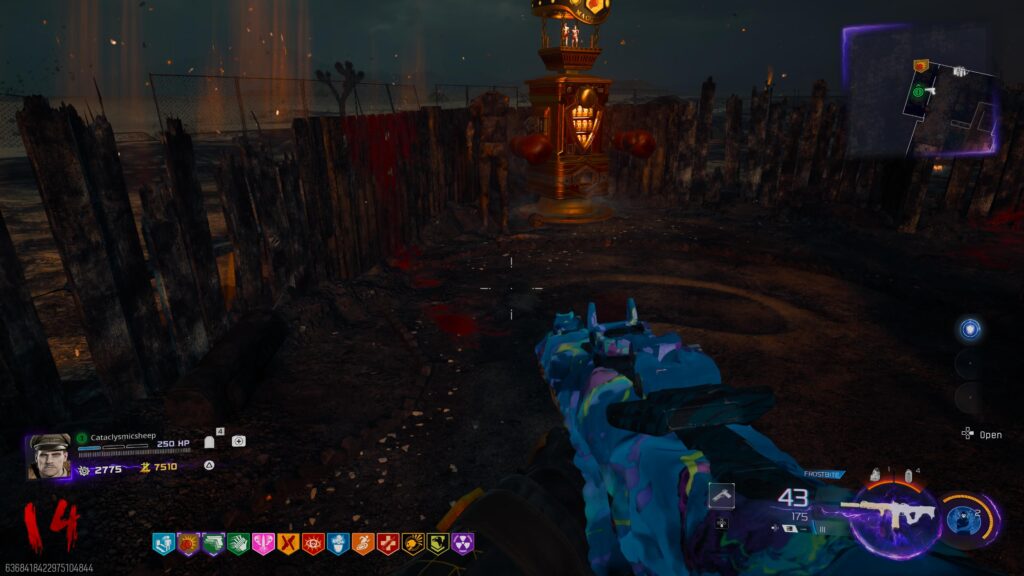Switch to the secondary pistol weapon icon
1024x576 pixels.
722,494
